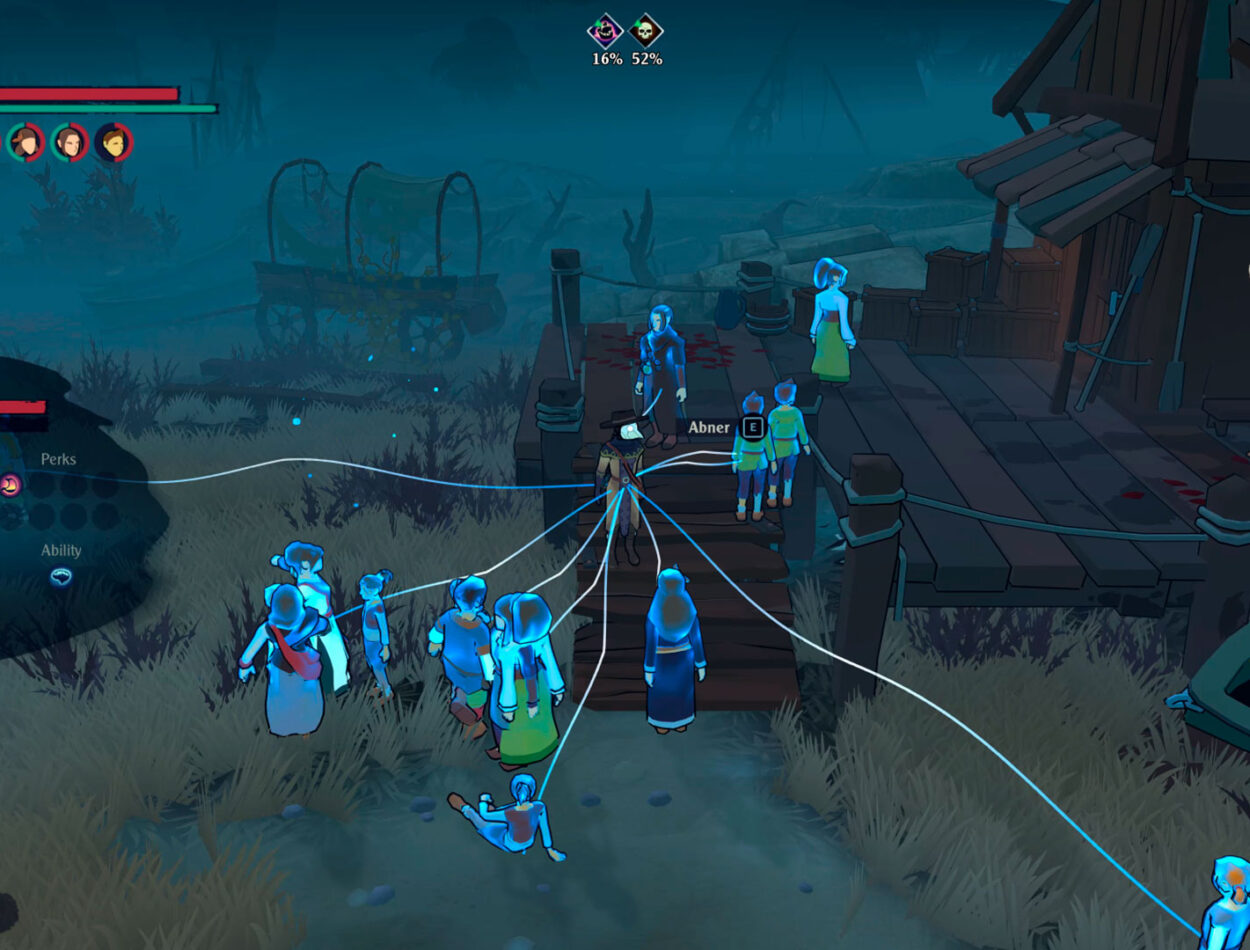Click the pink perk icon under Perks
1250x950 pixels.
click(11, 486)
